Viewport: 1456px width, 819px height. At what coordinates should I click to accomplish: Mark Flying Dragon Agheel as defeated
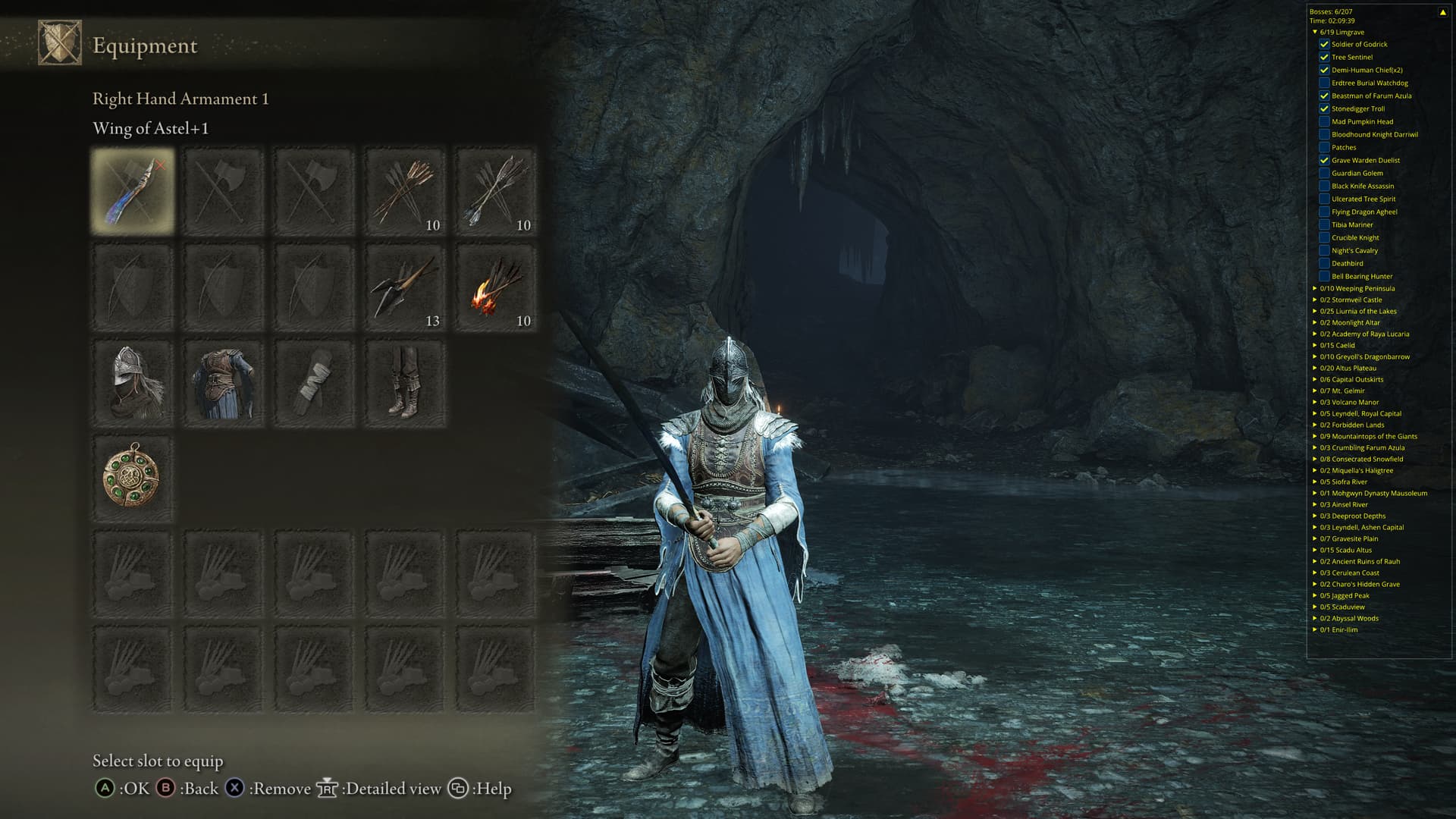click(1324, 212)
